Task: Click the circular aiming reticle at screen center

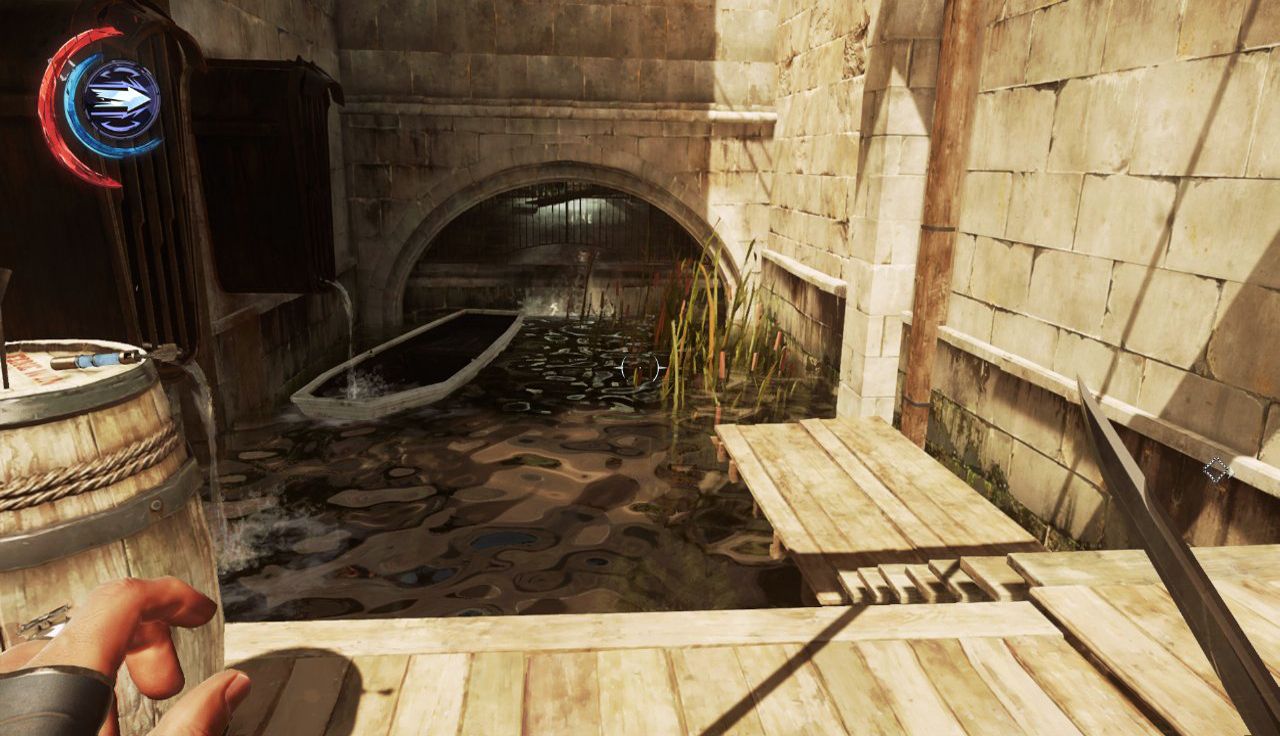Action: [x=640, y=367]
